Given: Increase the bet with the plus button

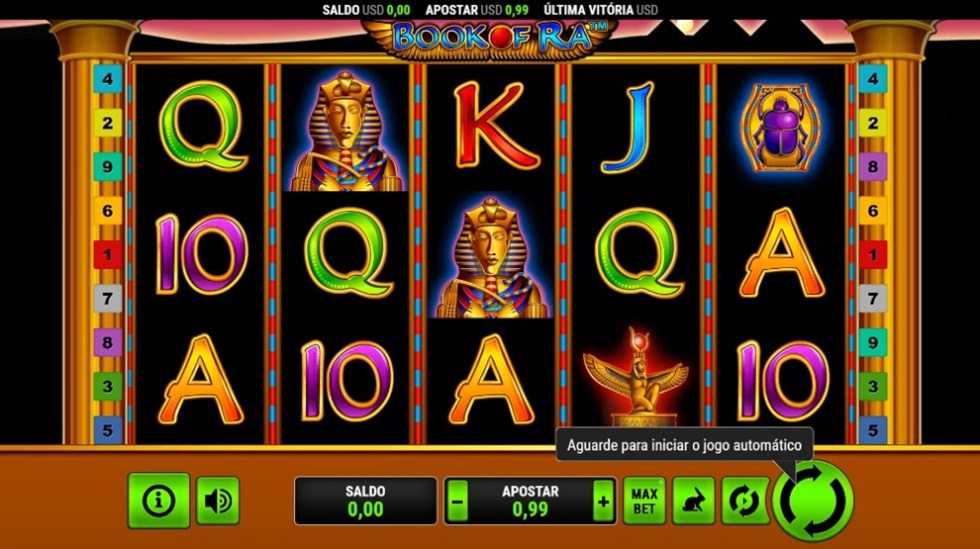Looking at the screenshot, I should (x=603, y=501).
